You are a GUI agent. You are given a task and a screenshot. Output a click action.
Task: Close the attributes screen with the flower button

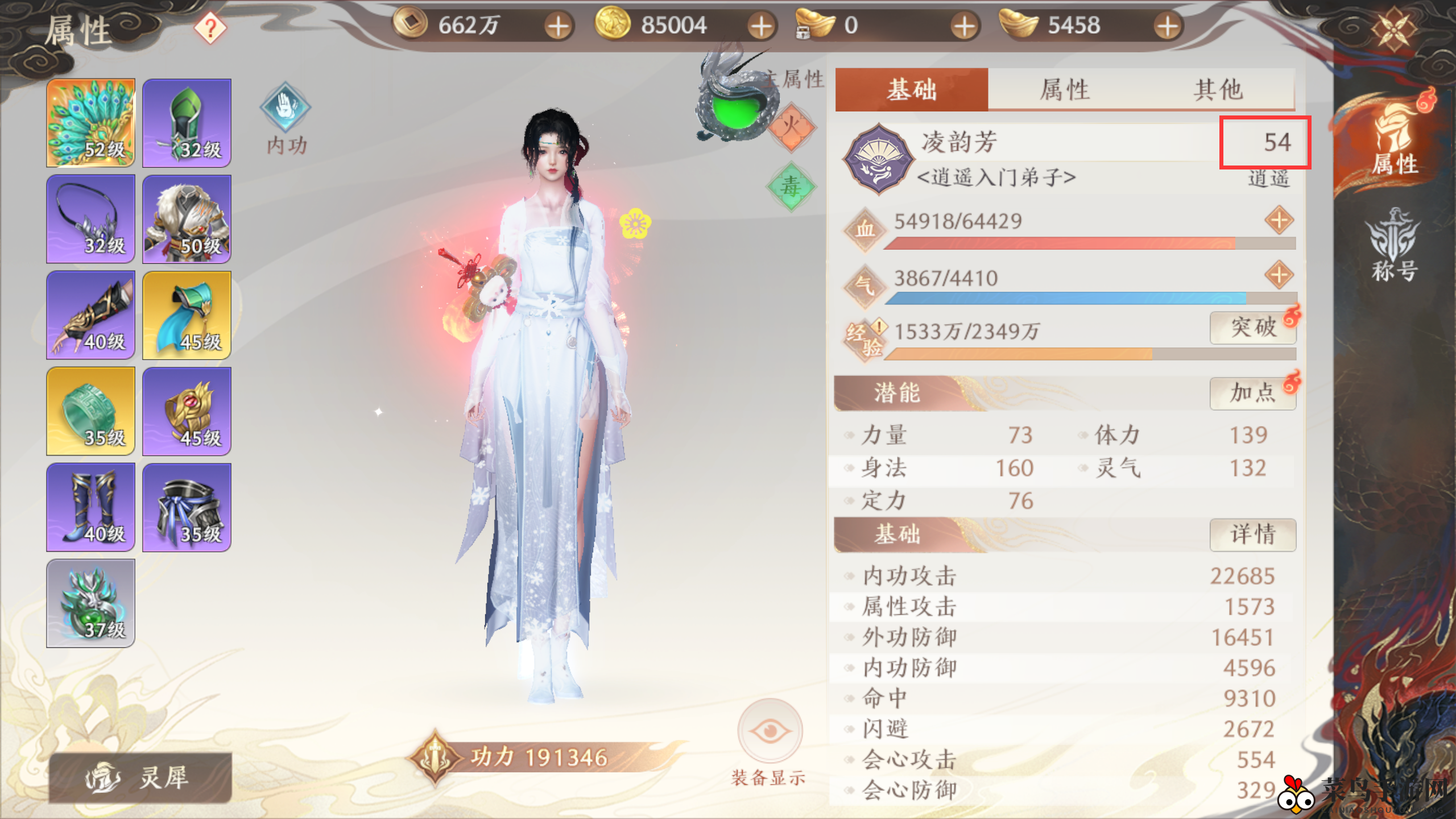pos(1393,28)
